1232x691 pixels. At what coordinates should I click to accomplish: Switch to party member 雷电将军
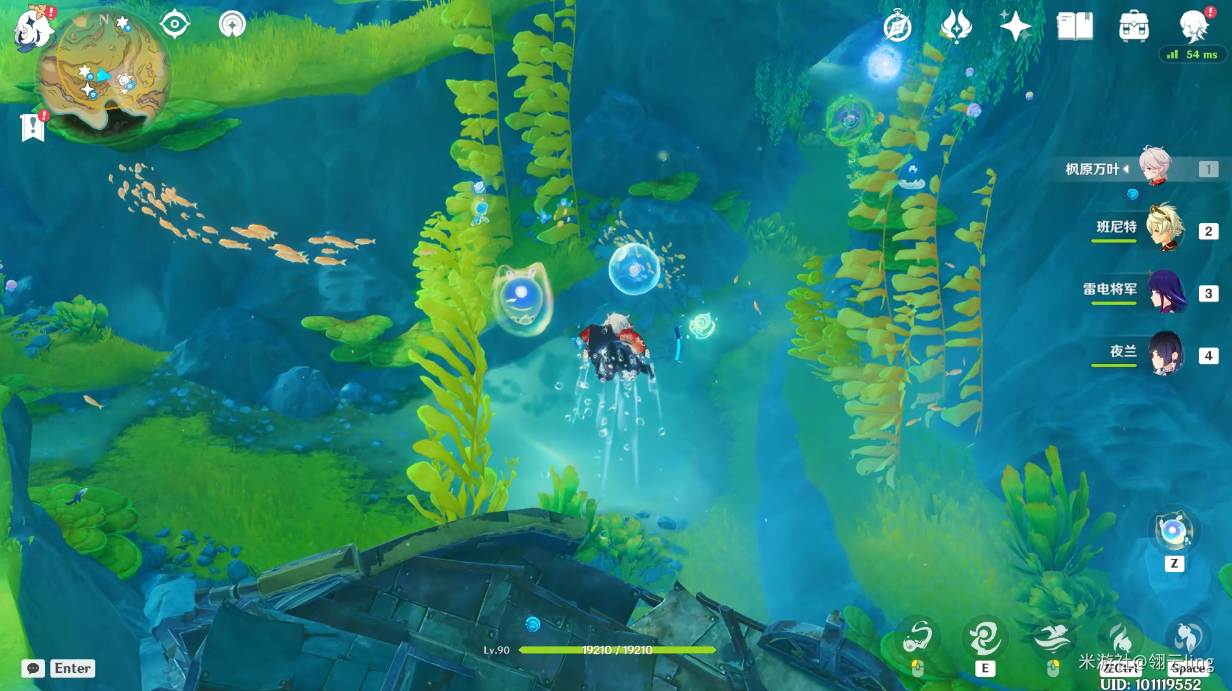pyautogui.click(x=1163, y=291)
